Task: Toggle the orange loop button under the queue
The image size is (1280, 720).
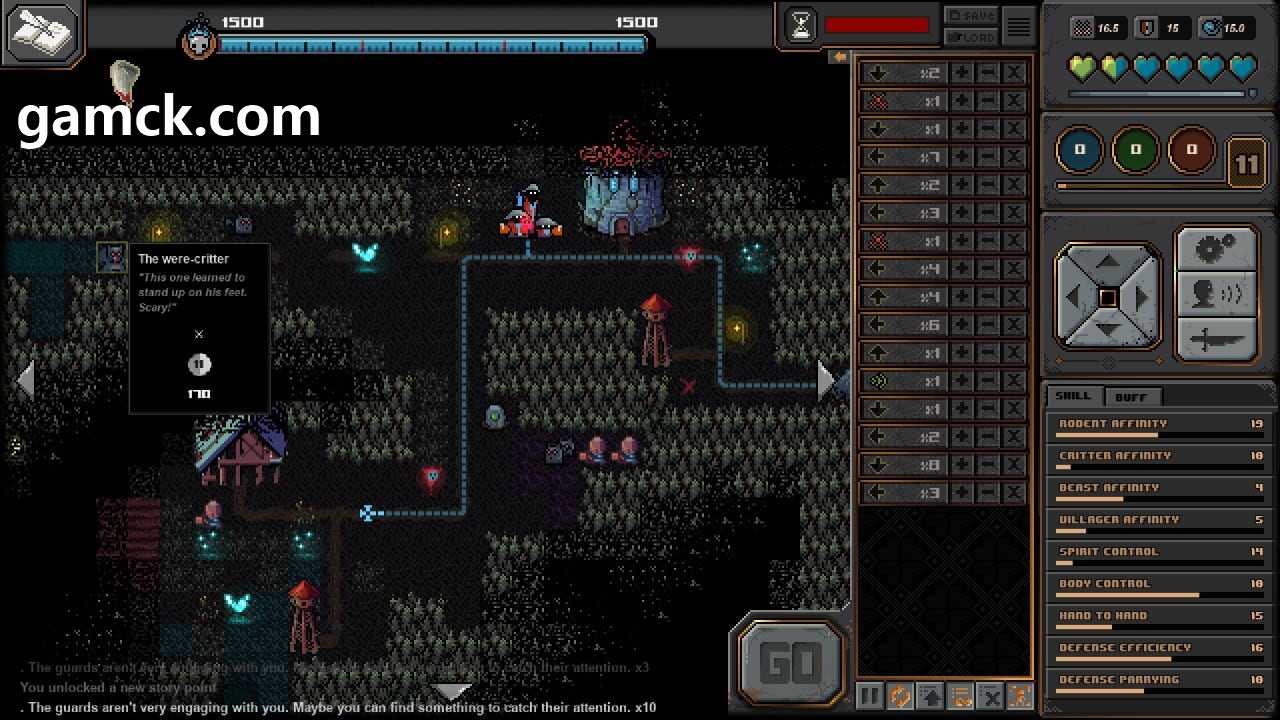Action: 900,696
